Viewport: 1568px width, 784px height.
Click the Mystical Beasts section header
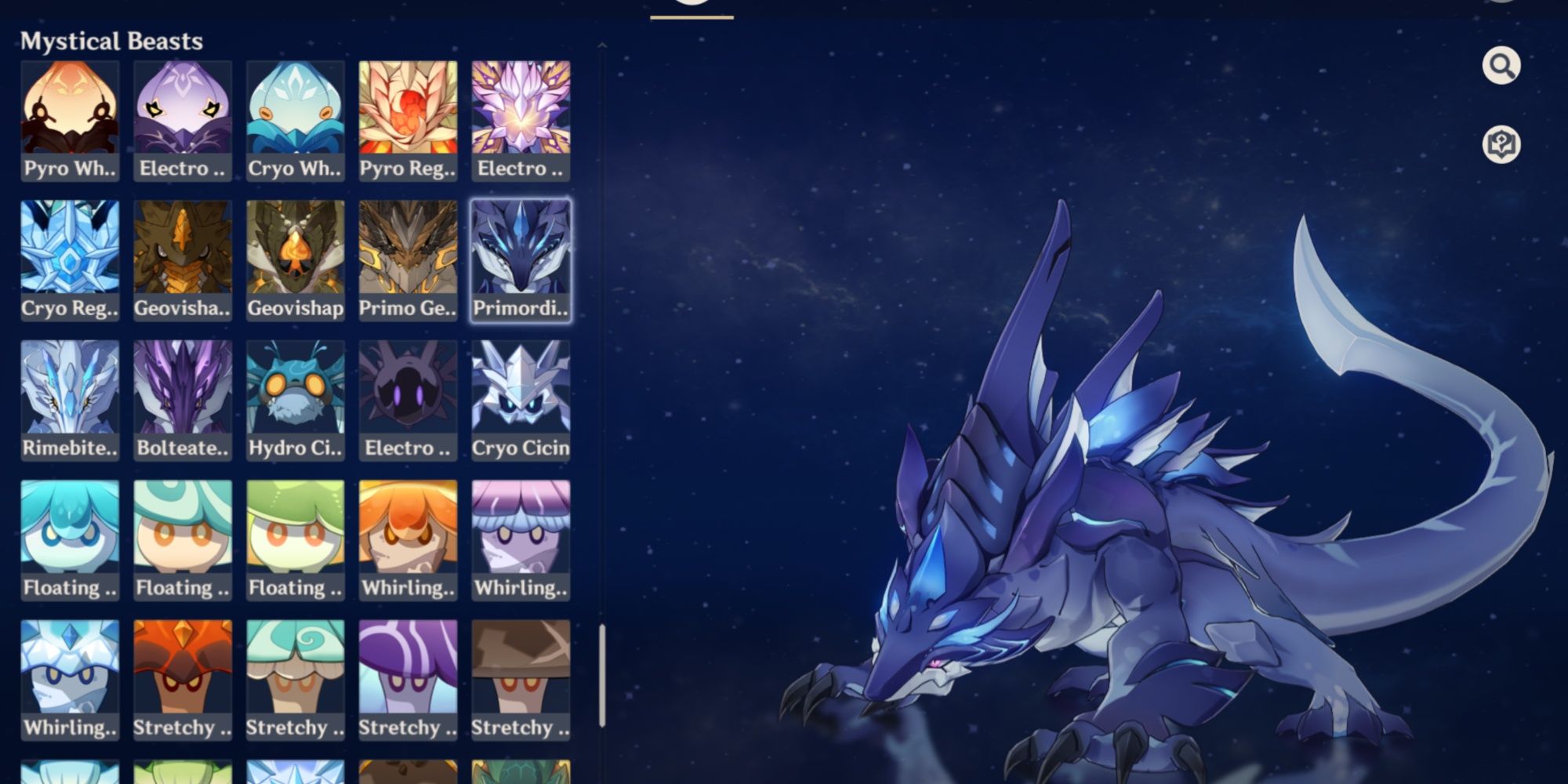[x=112, y=40]
